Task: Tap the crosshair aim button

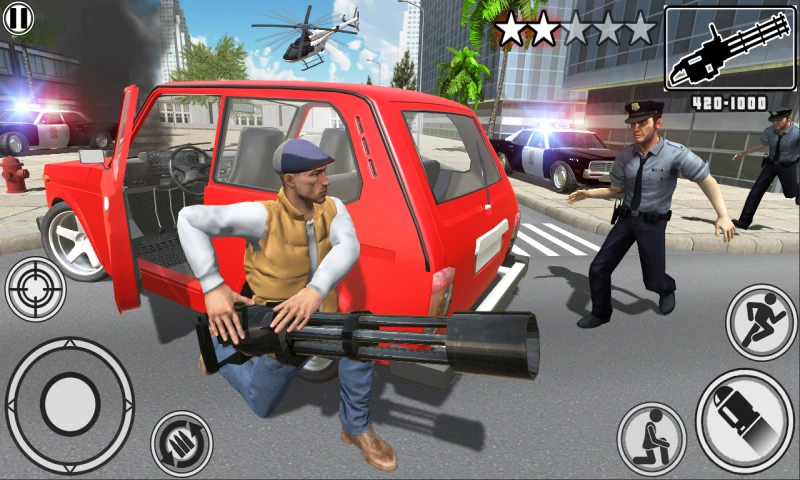Action: point(35,289)
